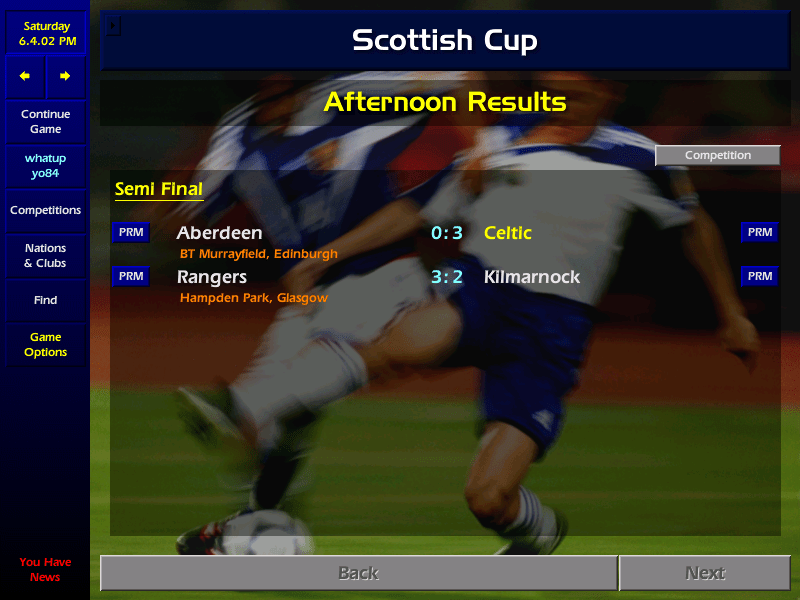Viewport: 800px width, 600px height.
Task: Read the You Have News alert
Action: tap(45, 569)
